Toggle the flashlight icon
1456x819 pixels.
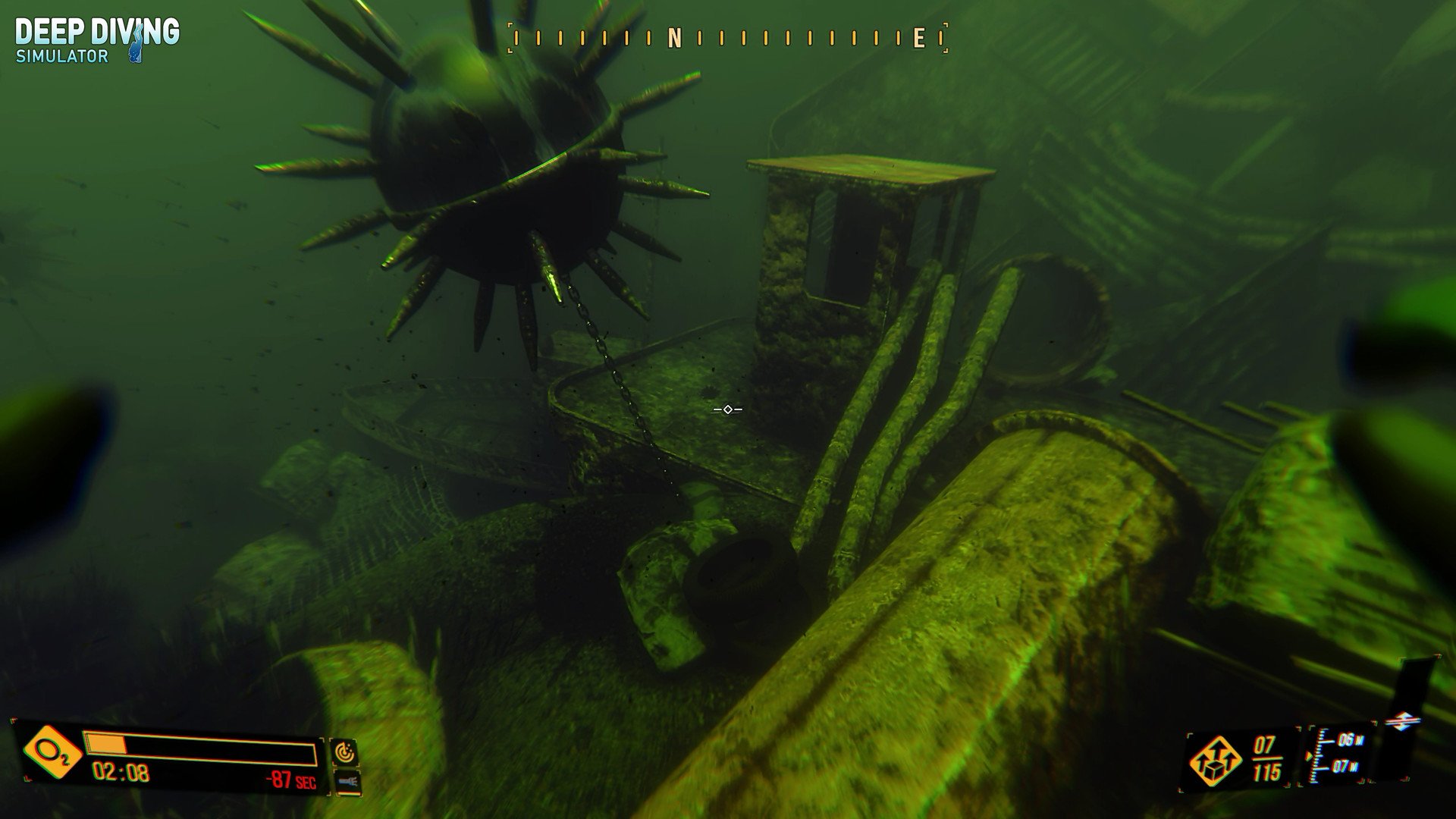point(347,780)
